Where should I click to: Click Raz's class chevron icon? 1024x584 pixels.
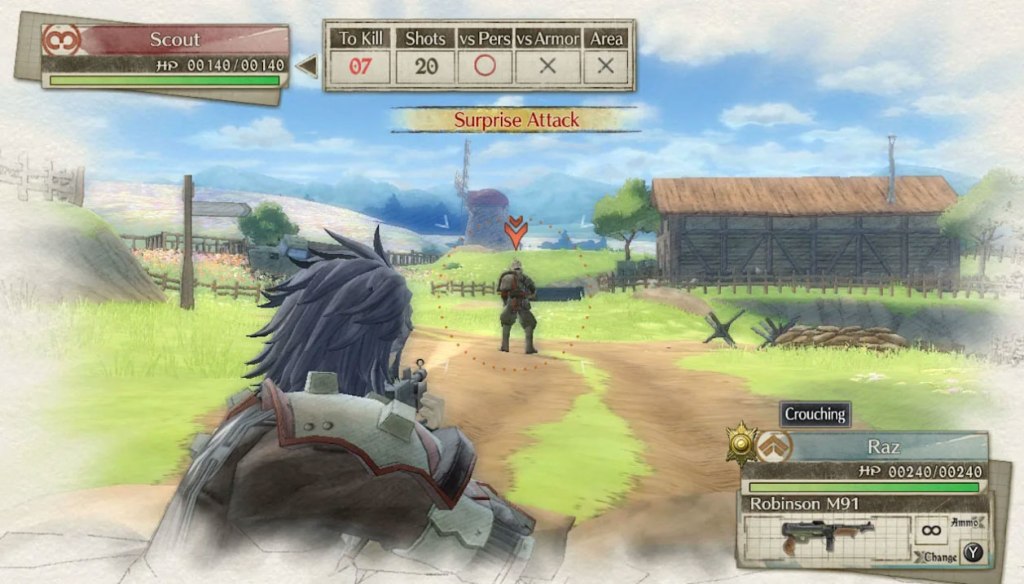[774, 446]
